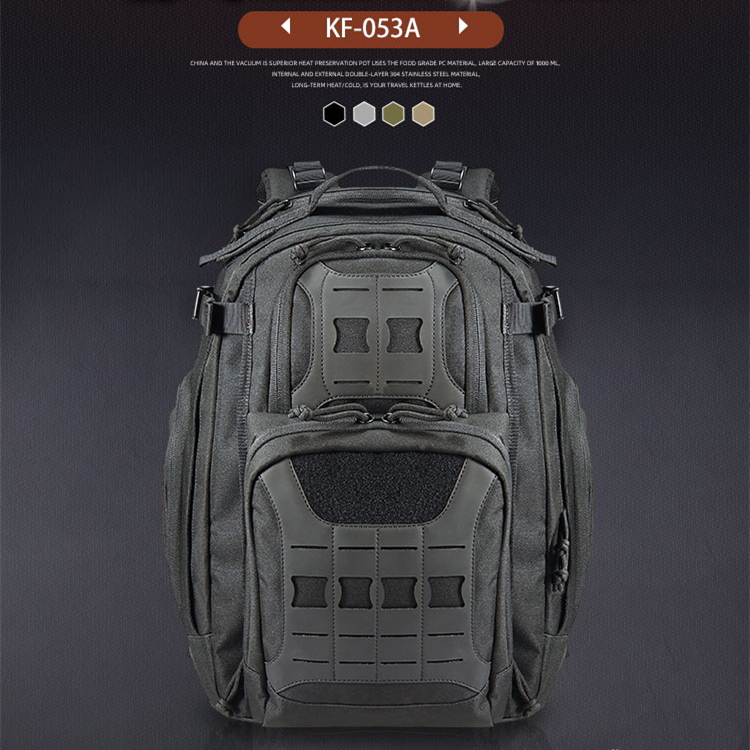Choose the gray color swatch
The image size is (750, 750).
click(x=363, y=114)
